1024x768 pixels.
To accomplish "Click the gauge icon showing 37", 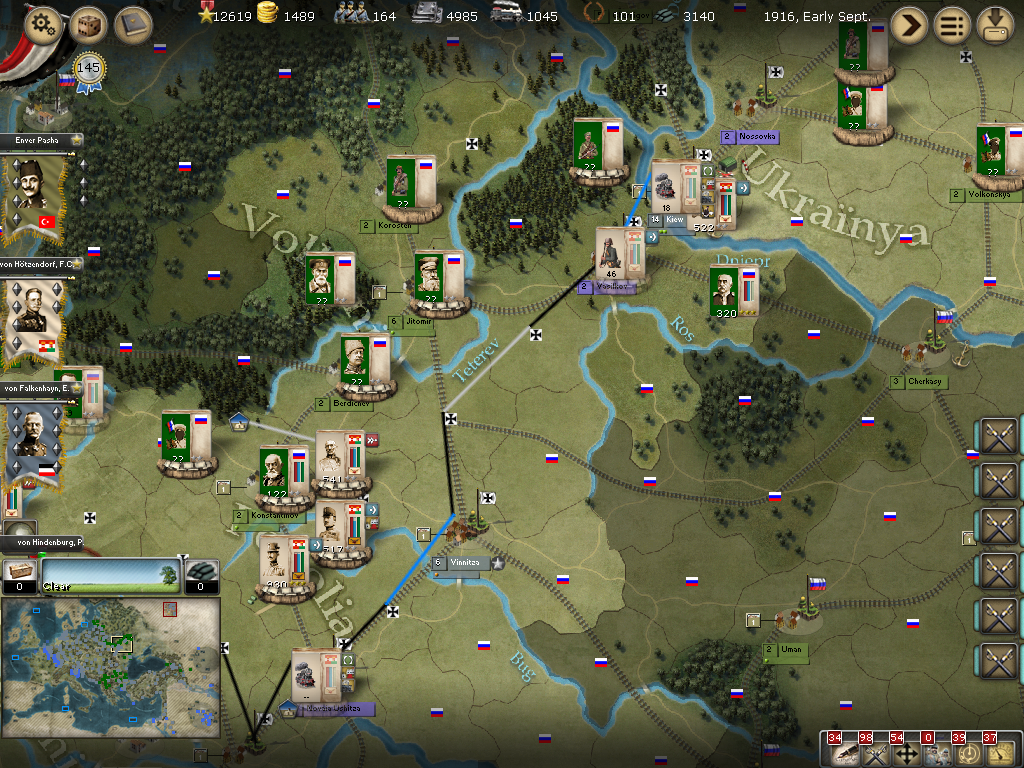I will coord(998,753).
